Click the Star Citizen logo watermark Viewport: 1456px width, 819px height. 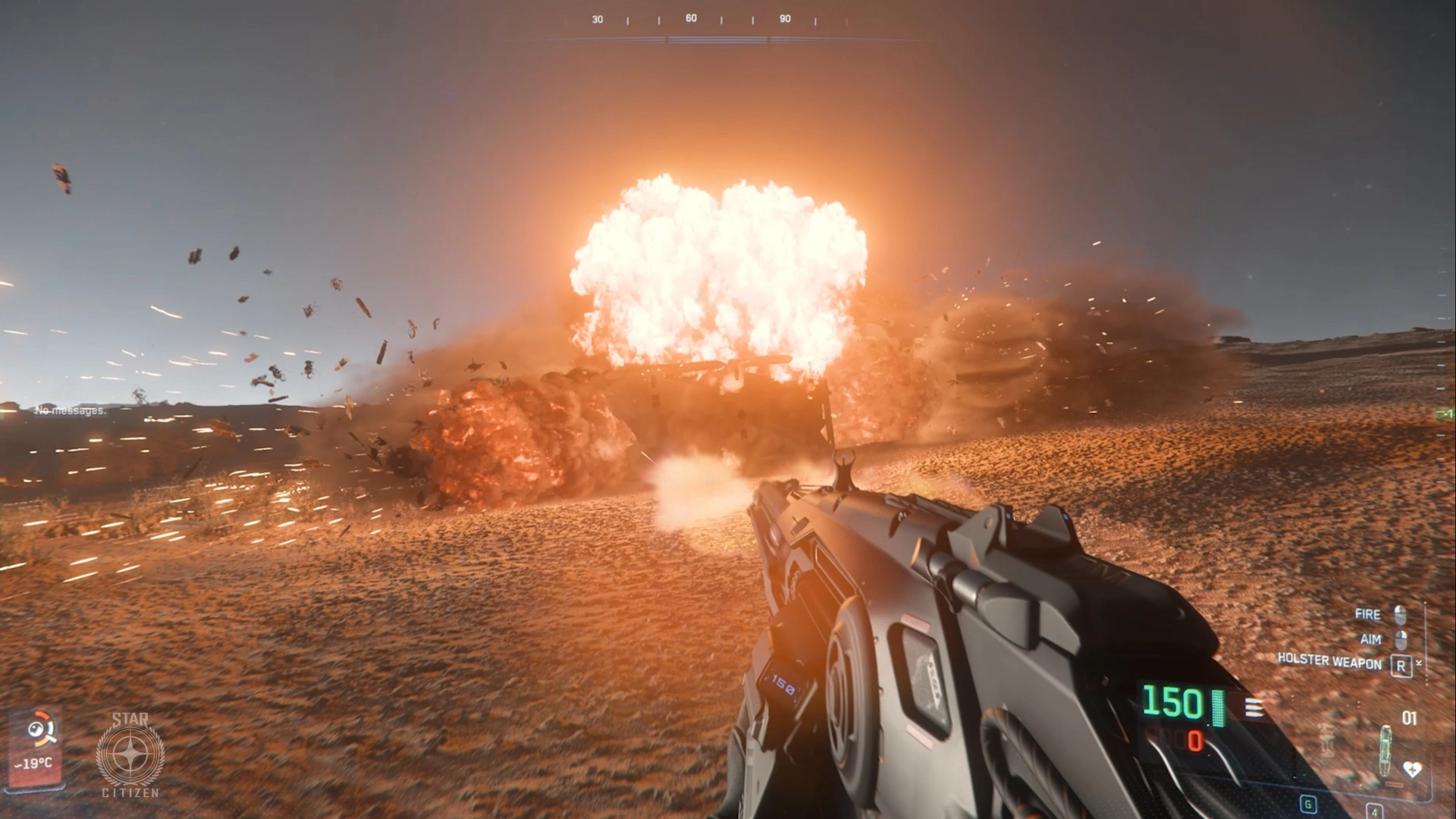pyautogui.click(x=130, y=755)
